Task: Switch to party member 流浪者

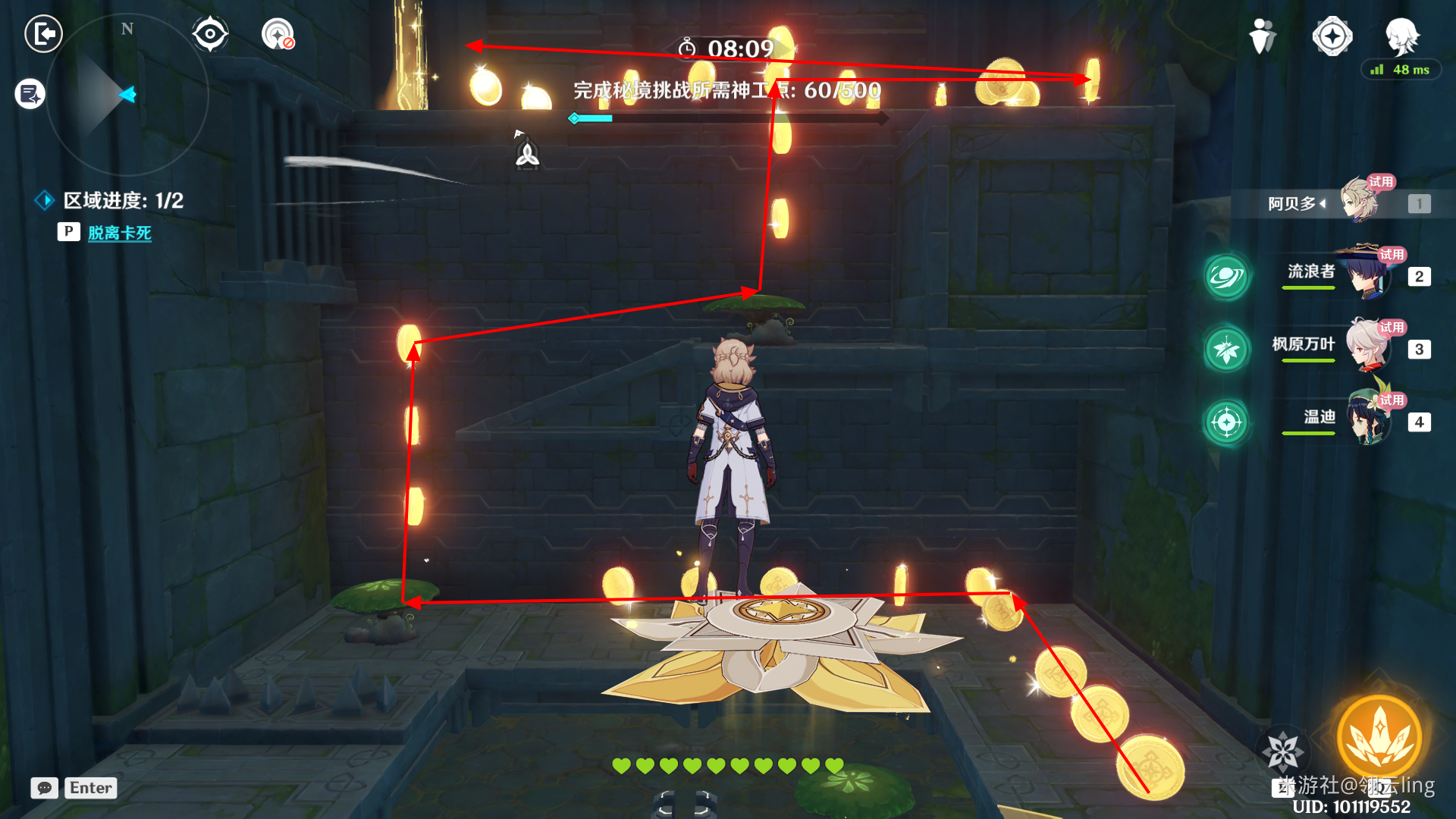Action: pos(1365,275)
